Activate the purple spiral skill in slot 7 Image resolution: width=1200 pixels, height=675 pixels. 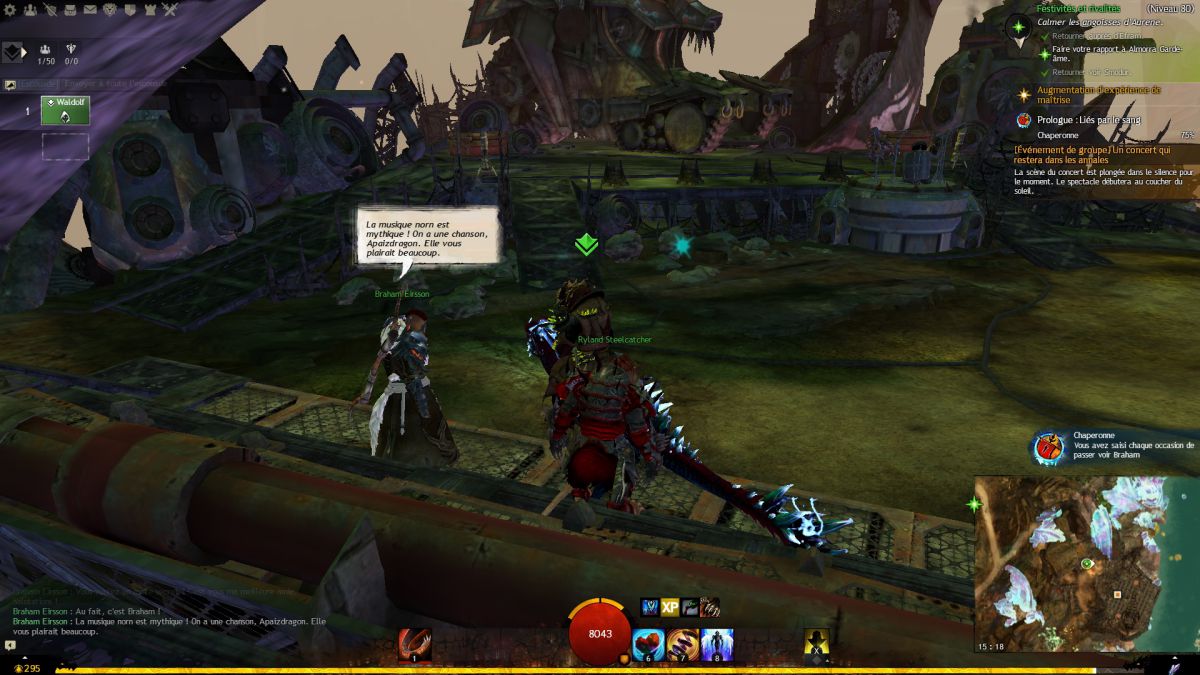[x=683, y=645]
